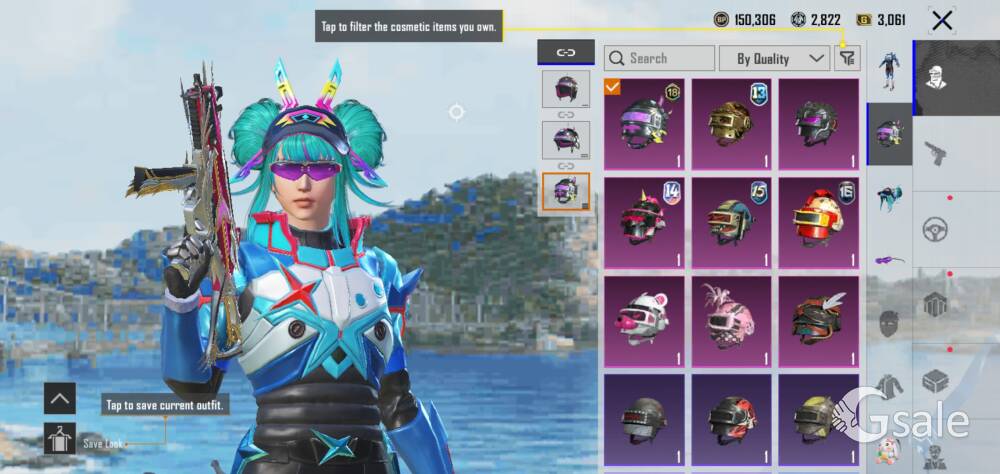Expand the up-arrow panel above Save Look
The image size is (1000, 474).
(60, 398)
